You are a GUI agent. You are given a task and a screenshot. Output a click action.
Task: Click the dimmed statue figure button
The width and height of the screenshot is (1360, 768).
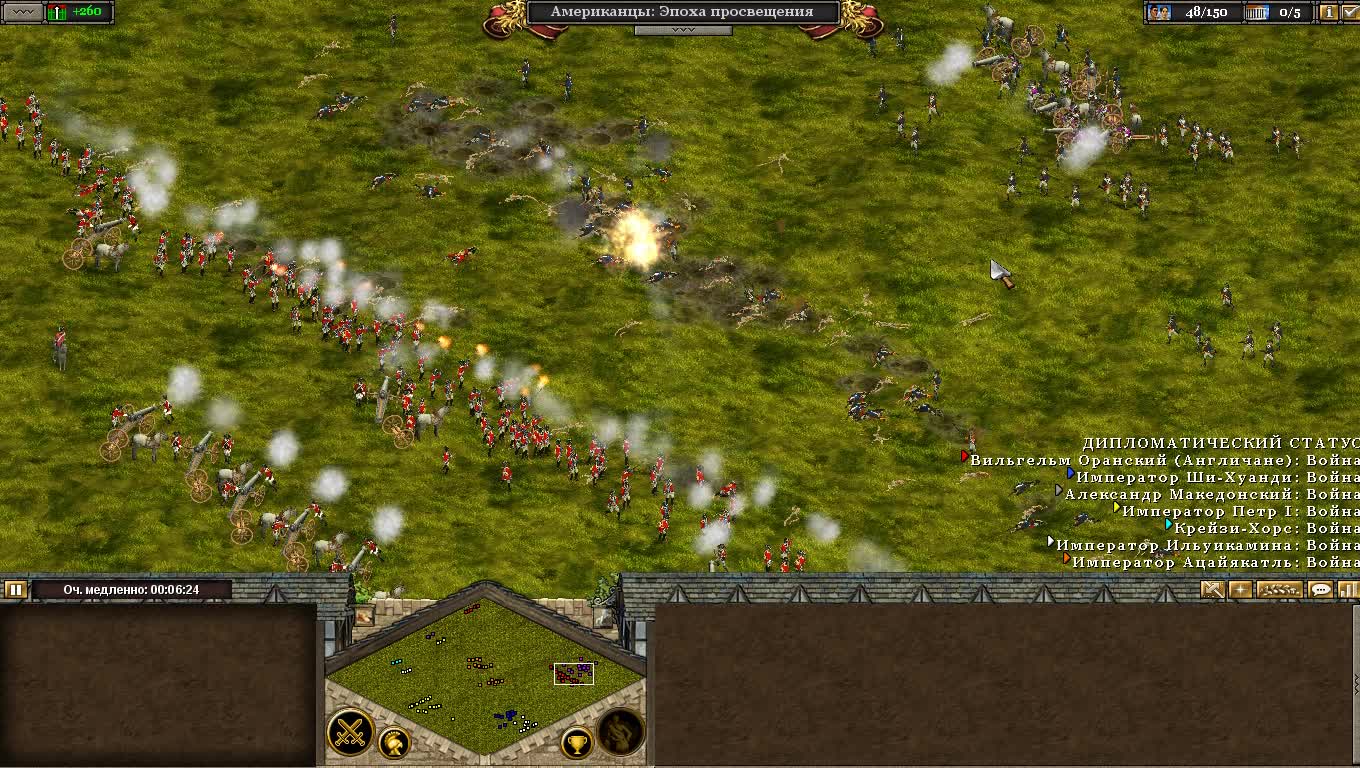620,733
